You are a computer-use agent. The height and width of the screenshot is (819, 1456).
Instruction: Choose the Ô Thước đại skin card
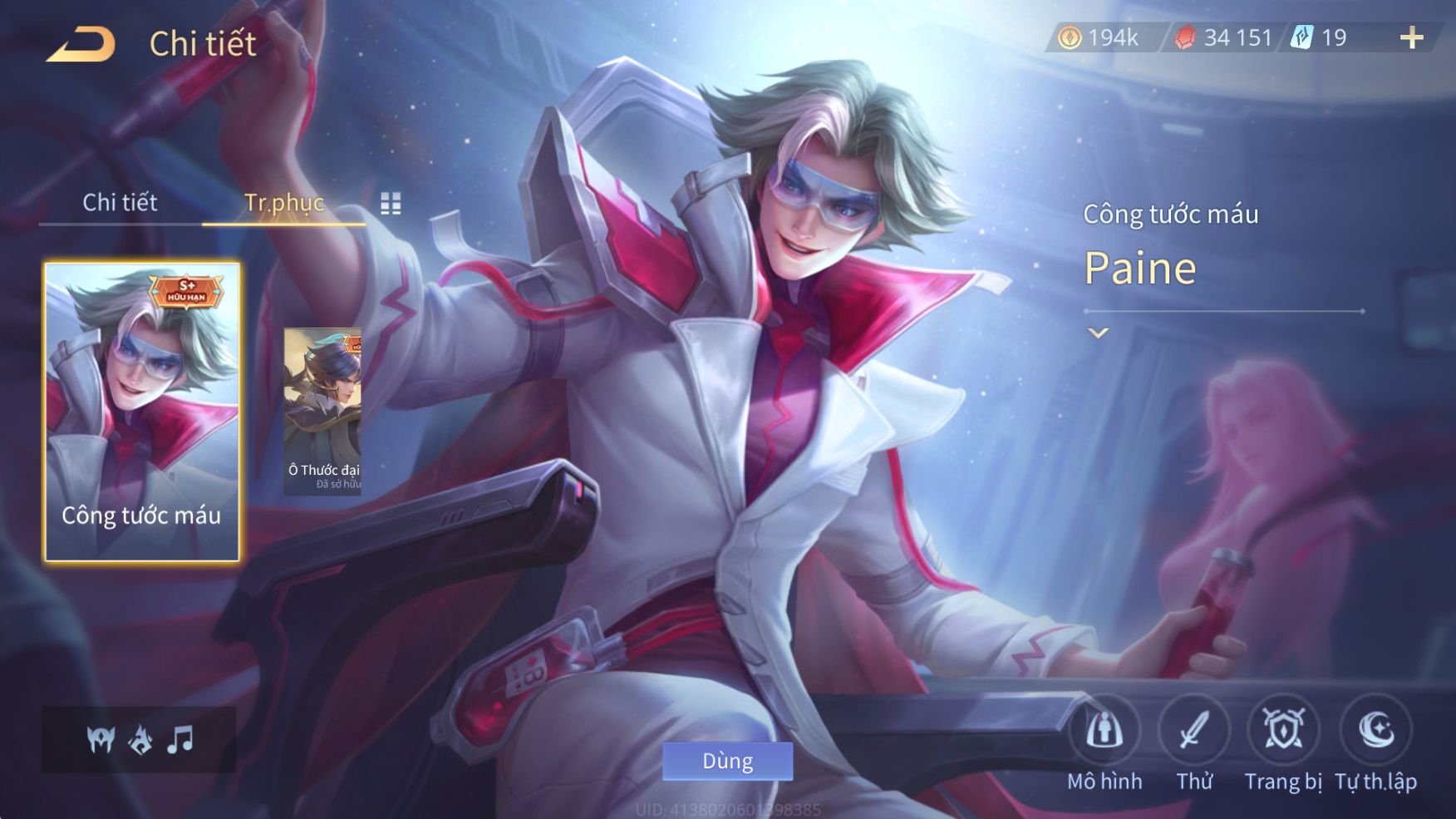pyautogui.click(x=322, y=412)
